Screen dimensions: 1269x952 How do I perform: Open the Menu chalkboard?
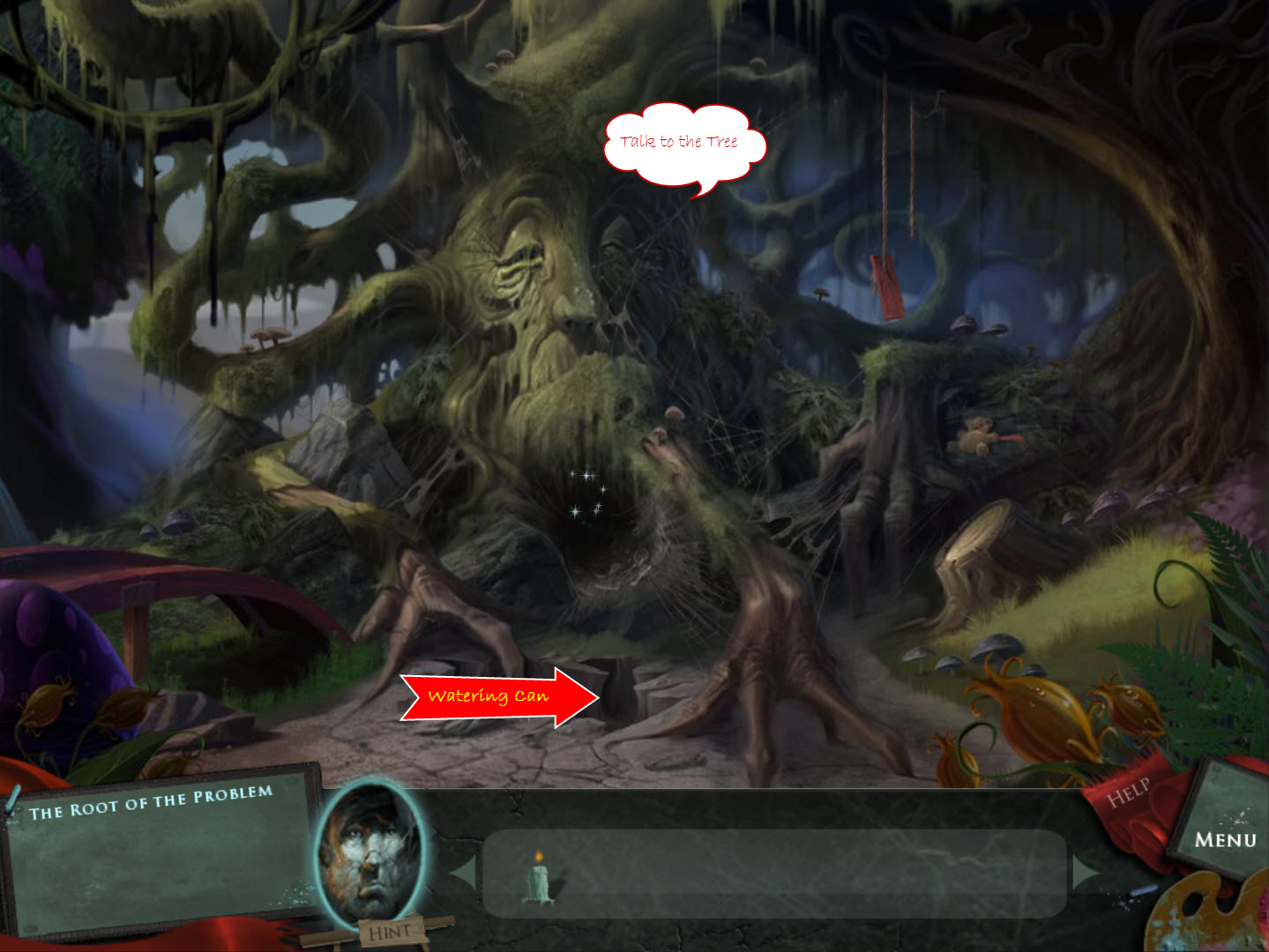tap(1226, 837)
